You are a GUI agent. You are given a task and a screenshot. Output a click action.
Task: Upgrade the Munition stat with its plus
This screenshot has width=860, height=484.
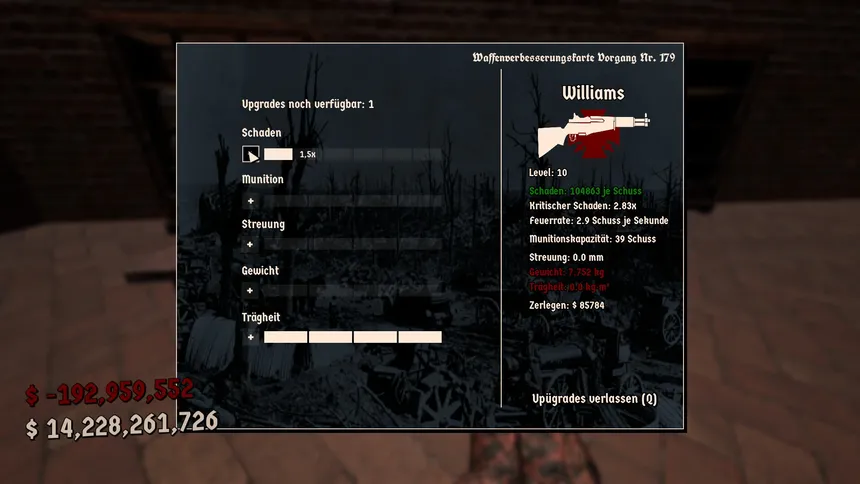click(x=250, y=201)
